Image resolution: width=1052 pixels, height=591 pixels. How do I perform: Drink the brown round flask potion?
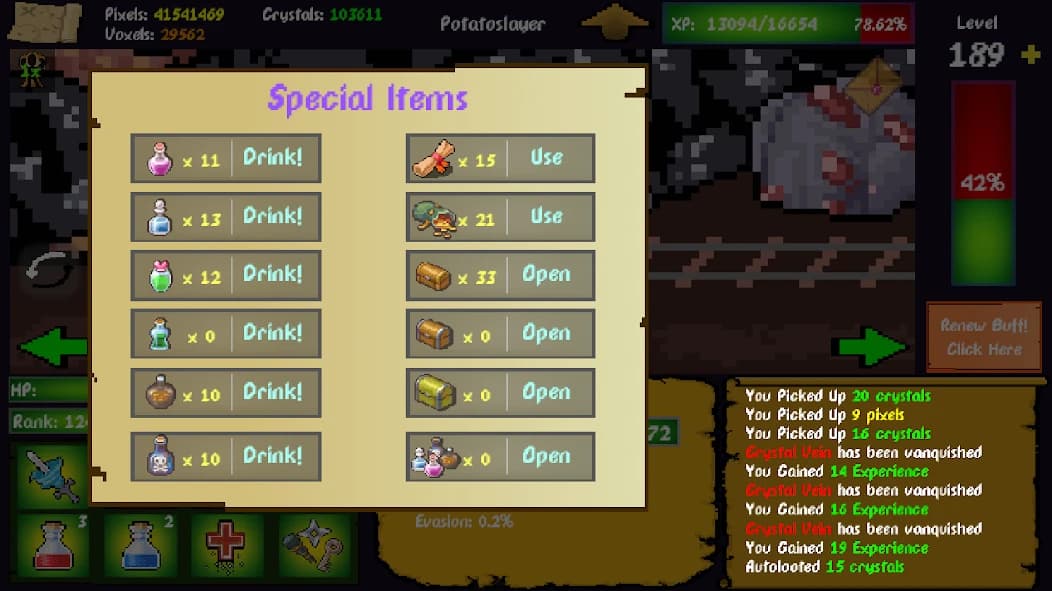point(273,392)
